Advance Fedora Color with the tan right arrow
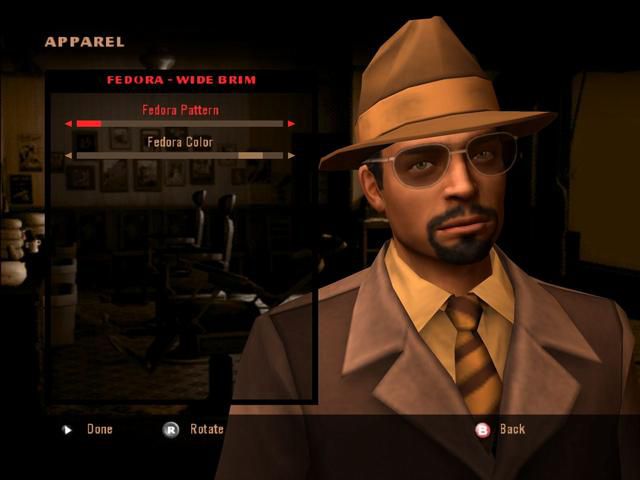Screen dimensions: 640x480 [291, 156]
